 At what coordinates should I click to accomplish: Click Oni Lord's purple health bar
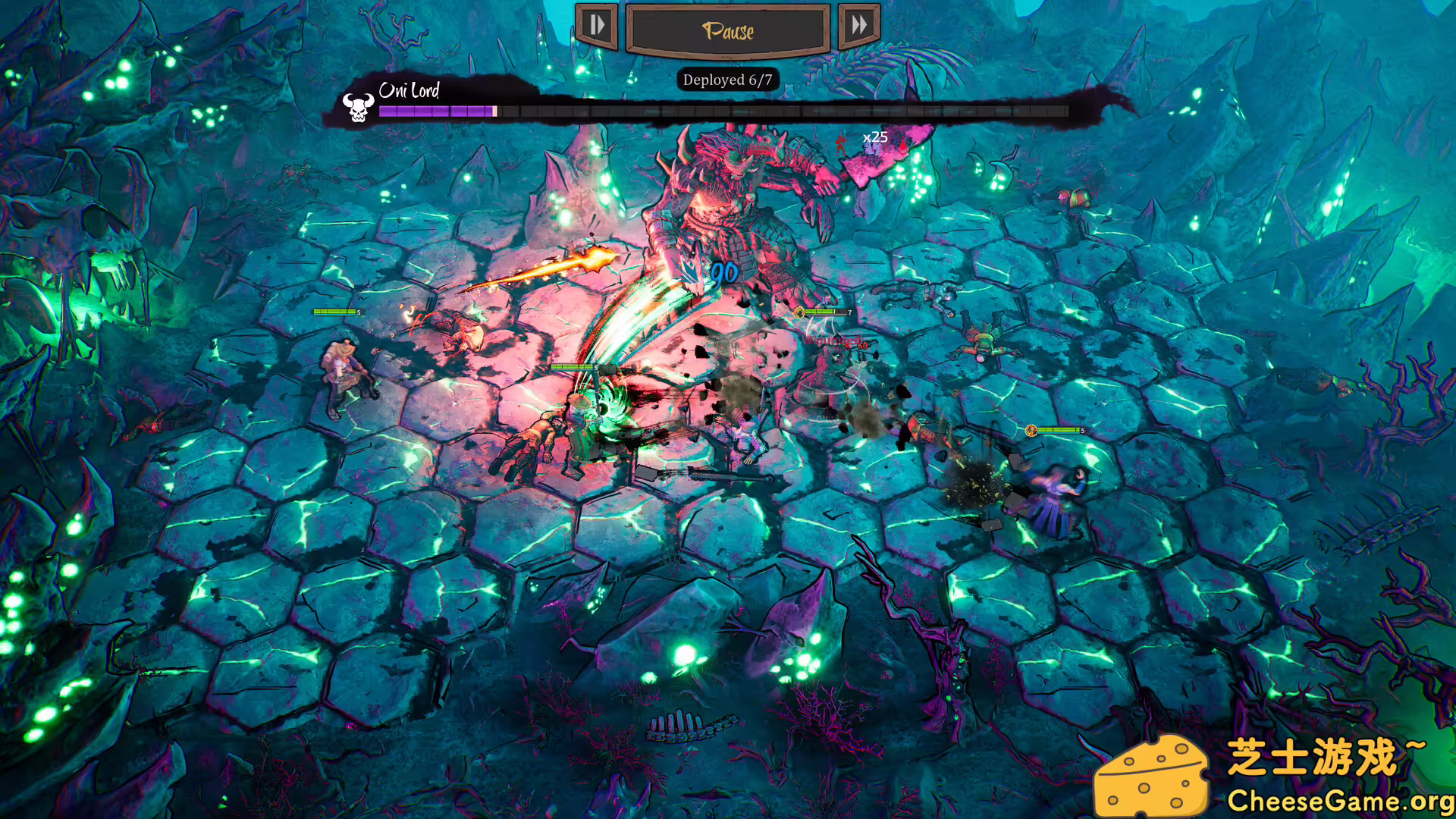pos(436,111)
